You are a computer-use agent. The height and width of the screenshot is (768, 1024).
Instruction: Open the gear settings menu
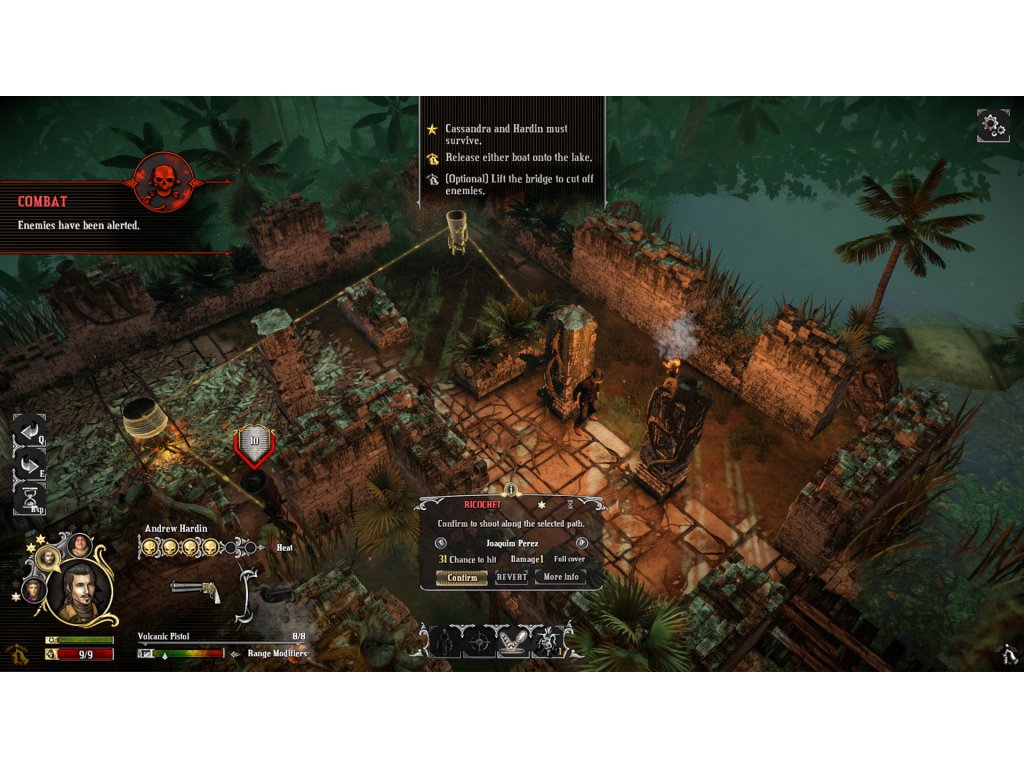(x=993, y=126)
